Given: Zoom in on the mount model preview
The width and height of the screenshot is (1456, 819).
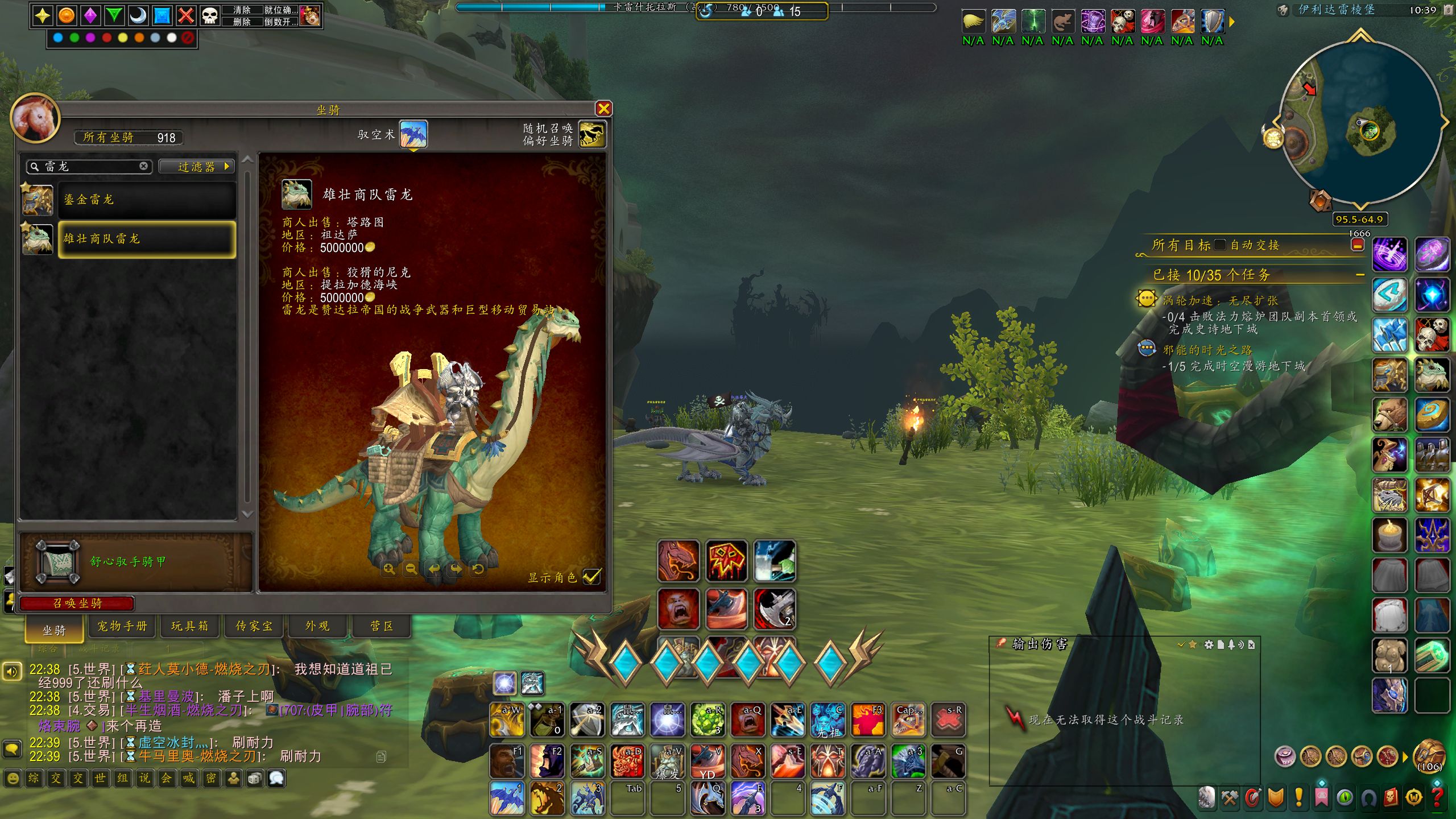Looking at the screenshot, I should click(x=389, y=569).
